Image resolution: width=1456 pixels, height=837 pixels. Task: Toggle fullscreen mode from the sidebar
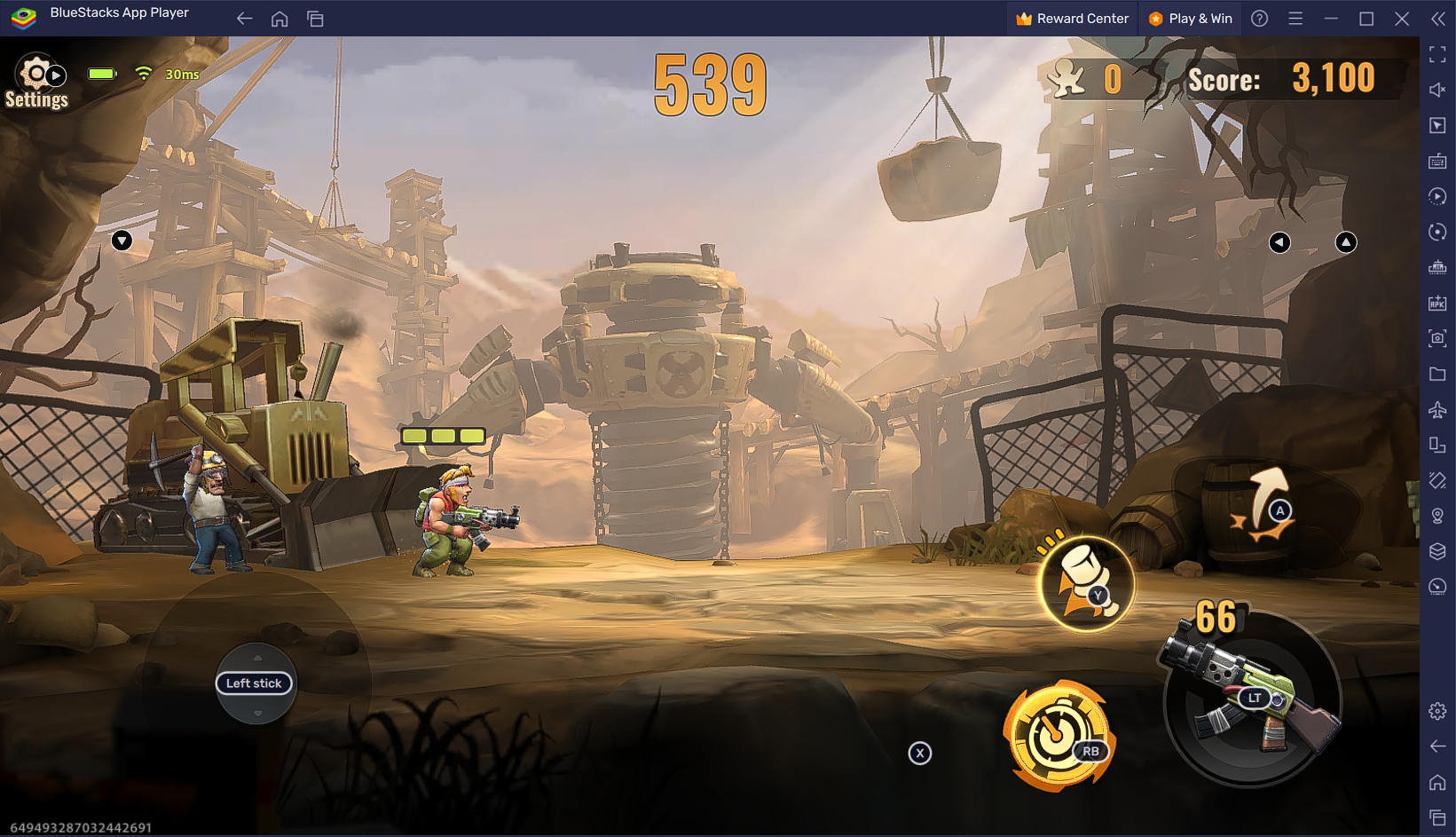click(x=1437, y=54)
